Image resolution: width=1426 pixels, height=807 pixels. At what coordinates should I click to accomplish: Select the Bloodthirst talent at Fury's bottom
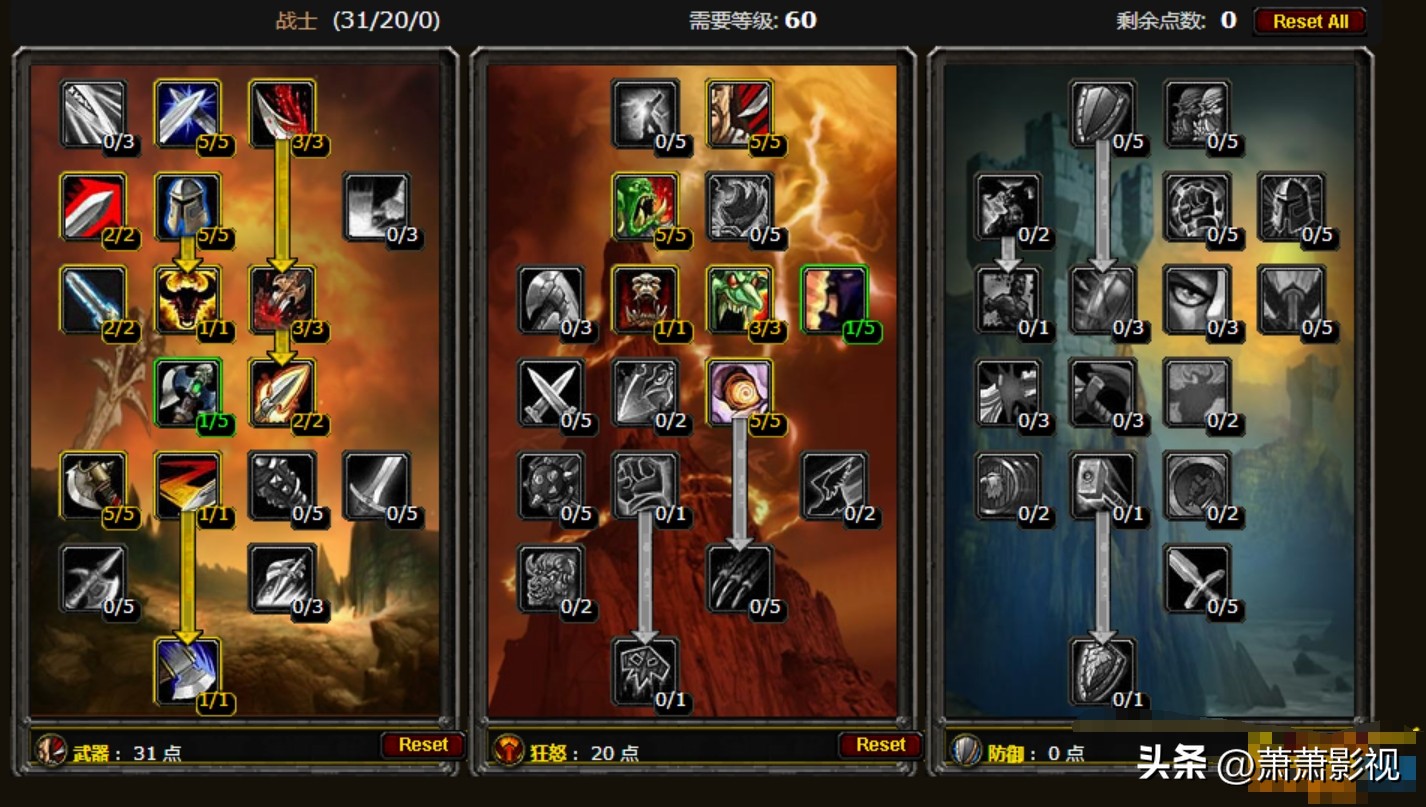(645, 671)
